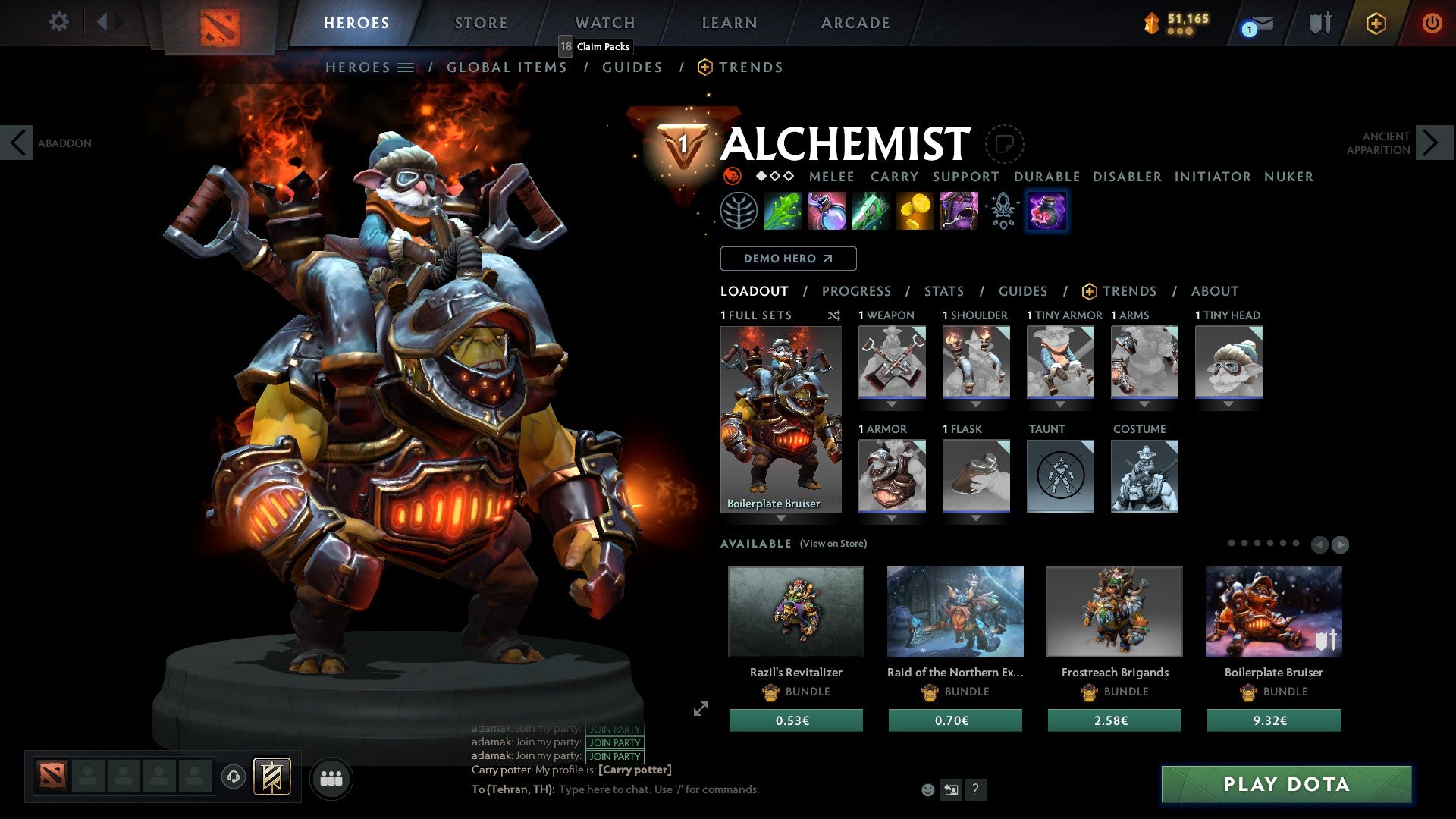Open the STORE menu

(x=481, y=22)
